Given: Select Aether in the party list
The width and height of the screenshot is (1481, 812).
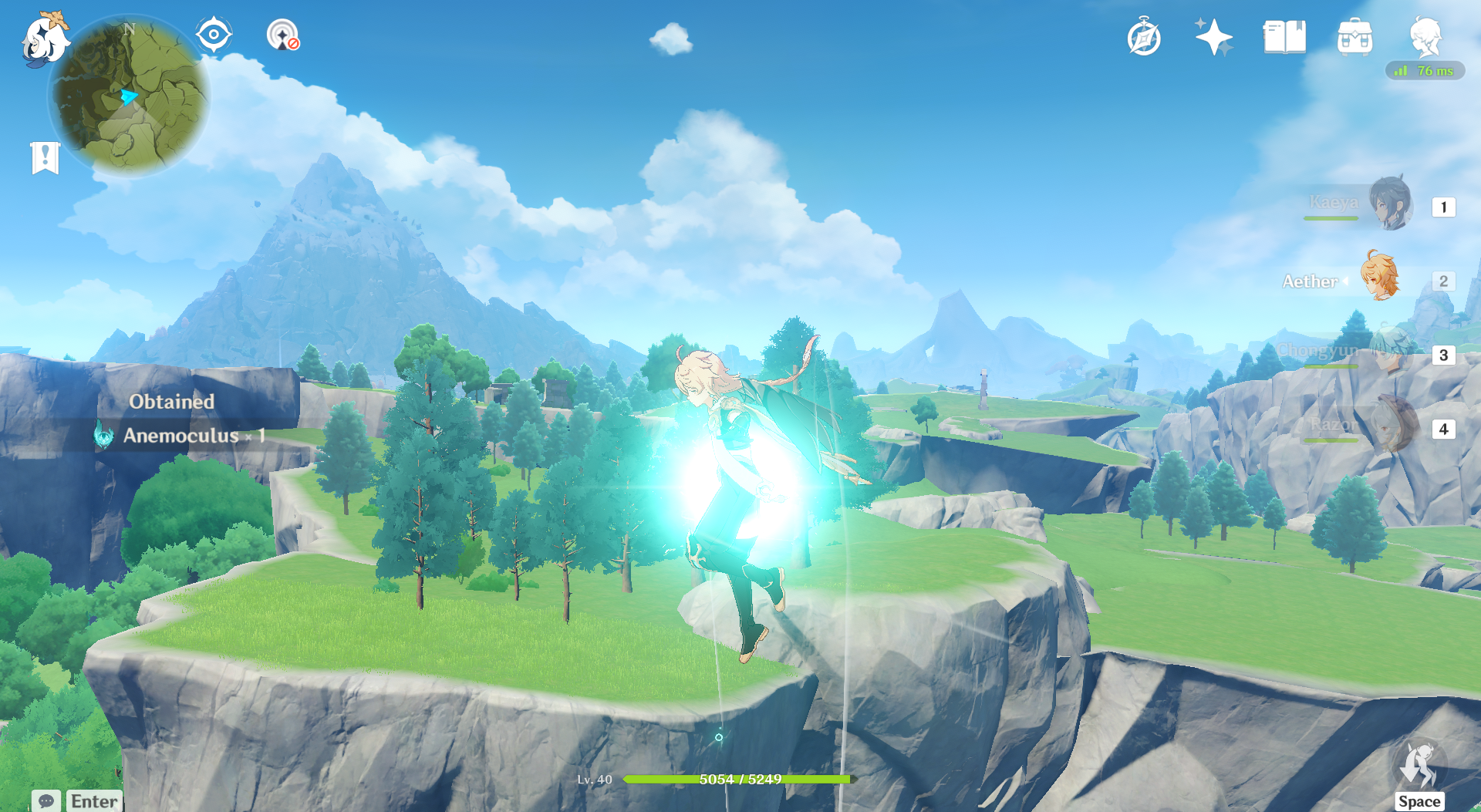Looking at the screenshot, I should (1379, 278).
